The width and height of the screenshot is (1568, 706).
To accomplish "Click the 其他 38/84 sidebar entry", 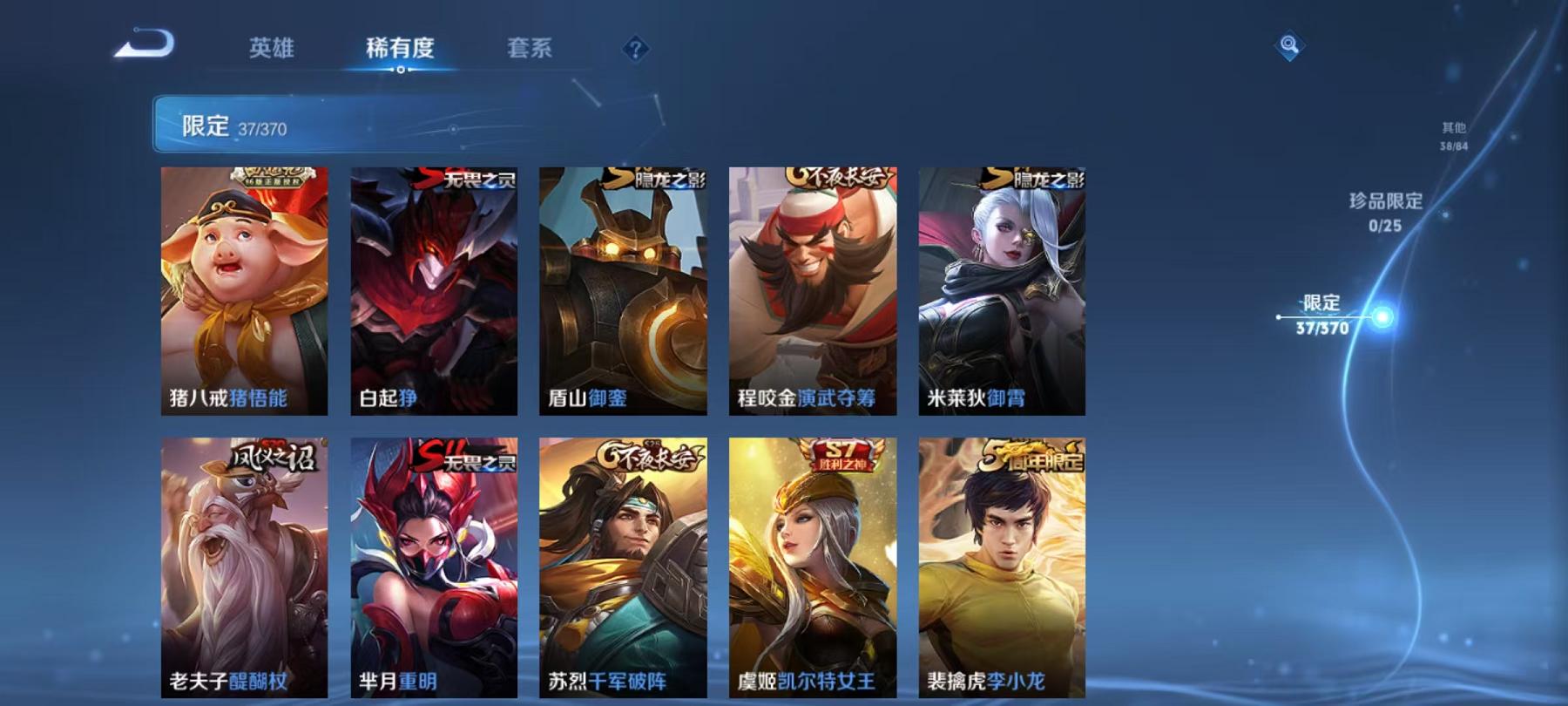I will click(1455, 133).
